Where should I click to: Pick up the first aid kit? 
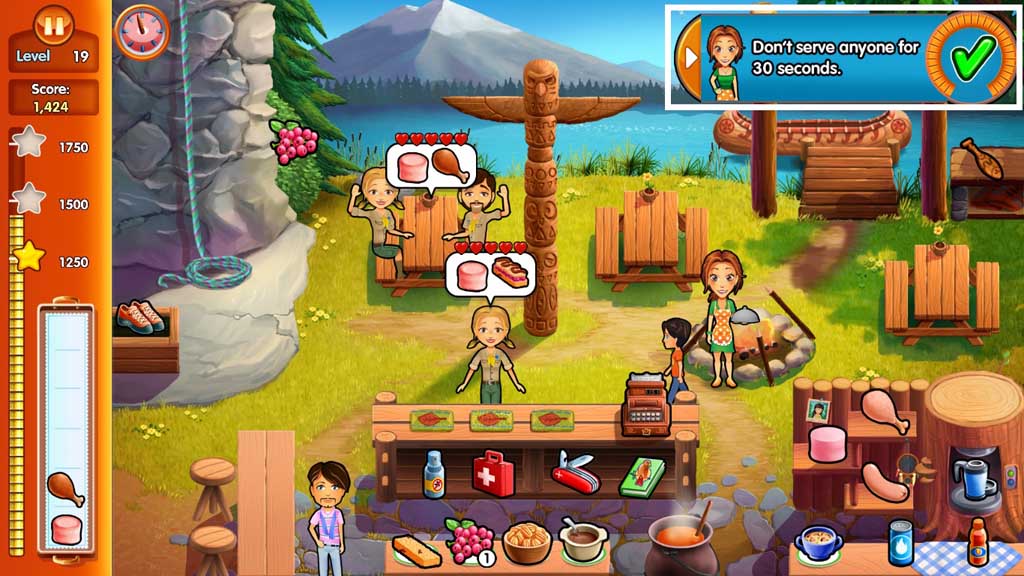(x=493, y=470)
